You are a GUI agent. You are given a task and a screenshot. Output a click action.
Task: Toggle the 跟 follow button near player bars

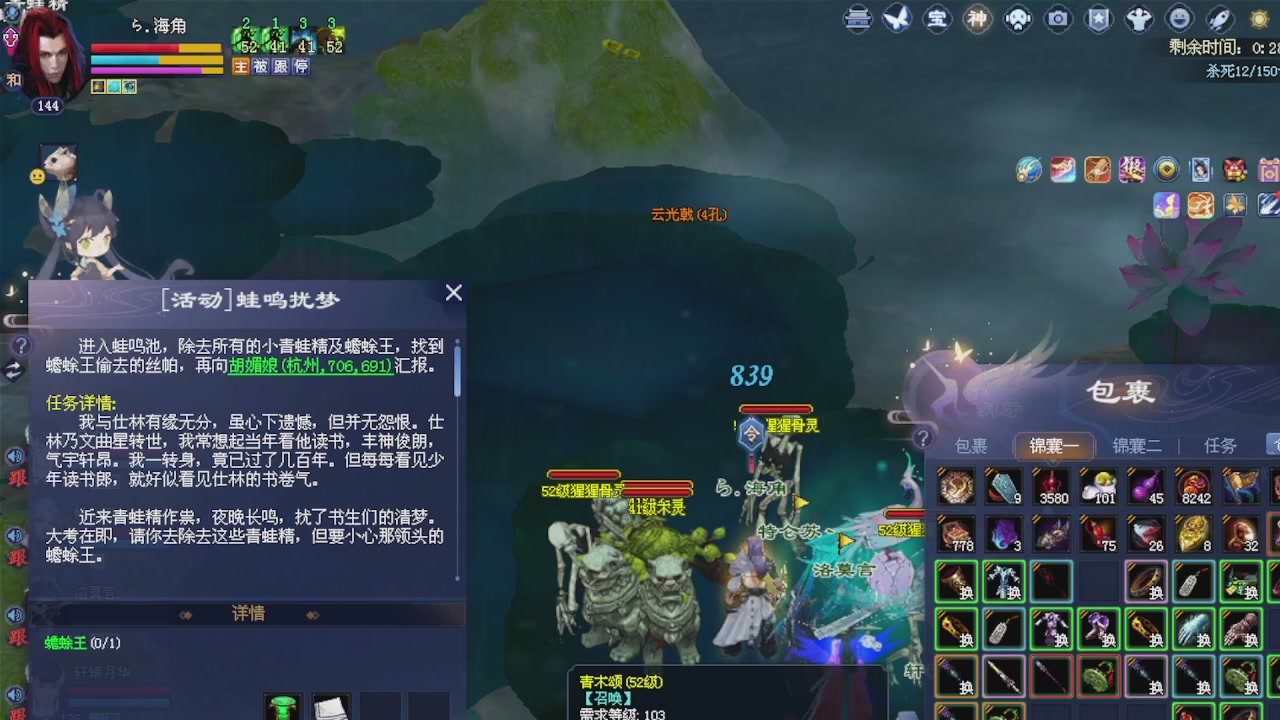pos(281,65)
